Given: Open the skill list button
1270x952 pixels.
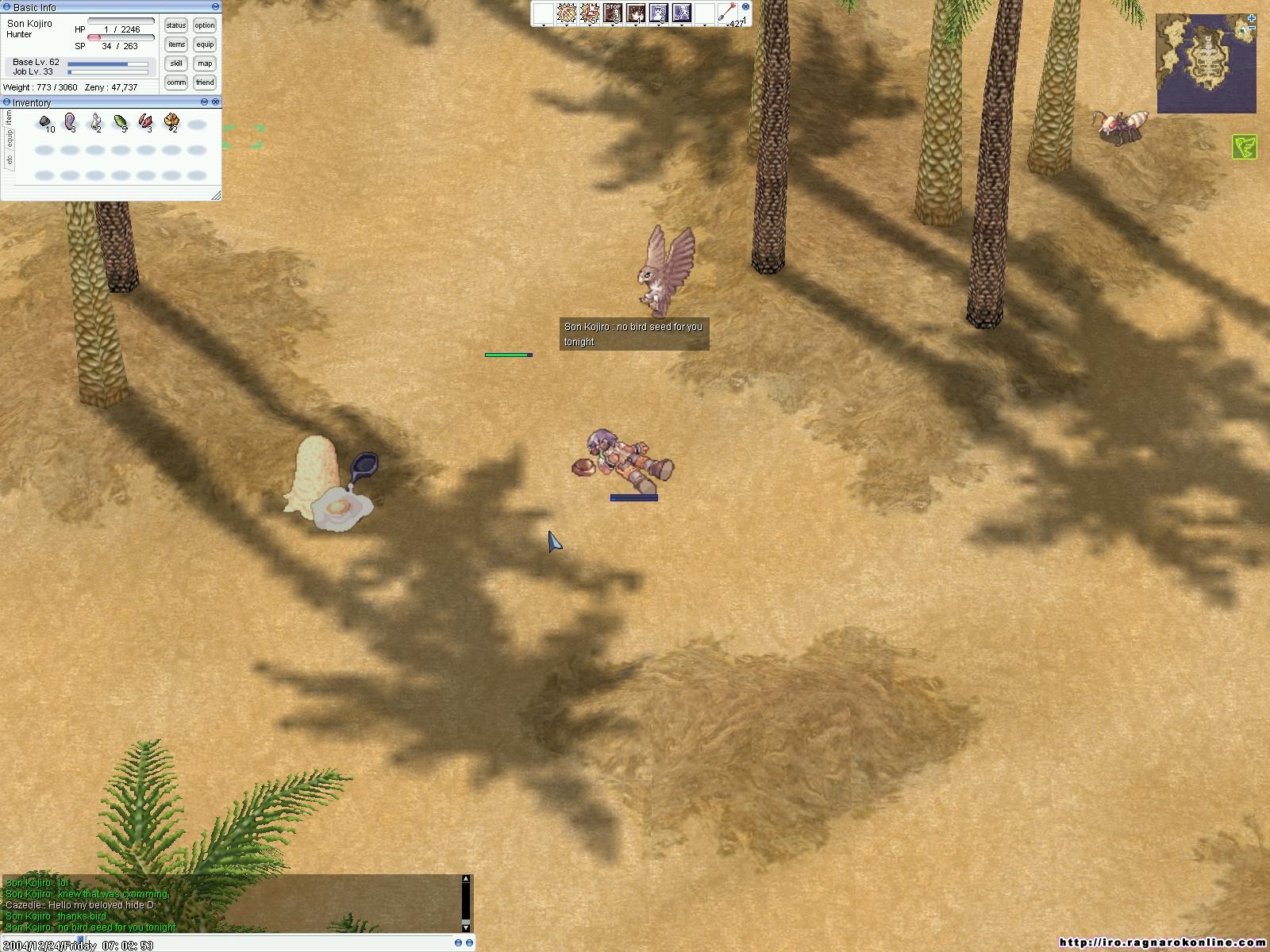Looking at the screenshot, I should point(176,63).
